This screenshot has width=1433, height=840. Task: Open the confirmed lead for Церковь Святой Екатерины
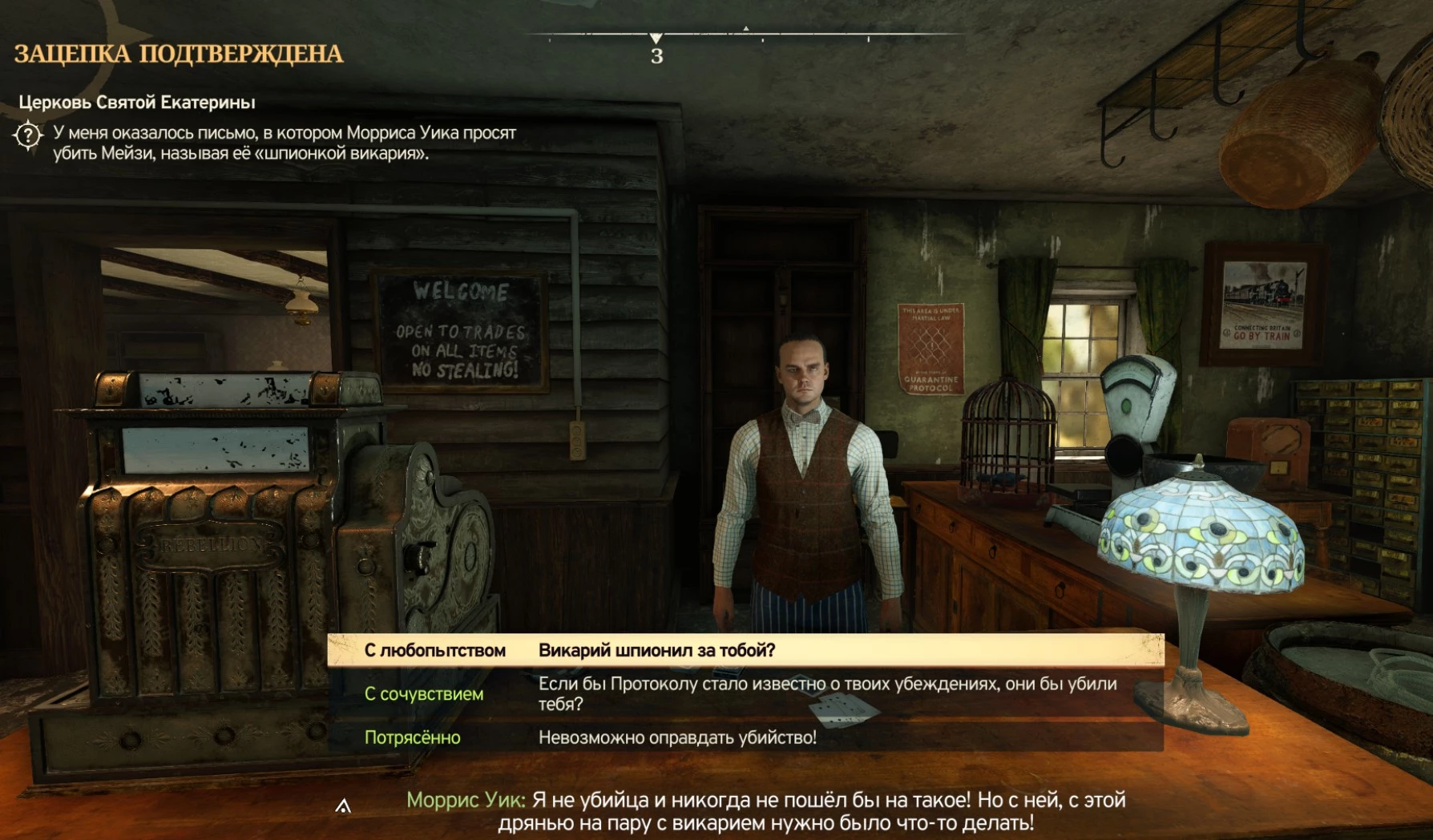pos(137,103)
